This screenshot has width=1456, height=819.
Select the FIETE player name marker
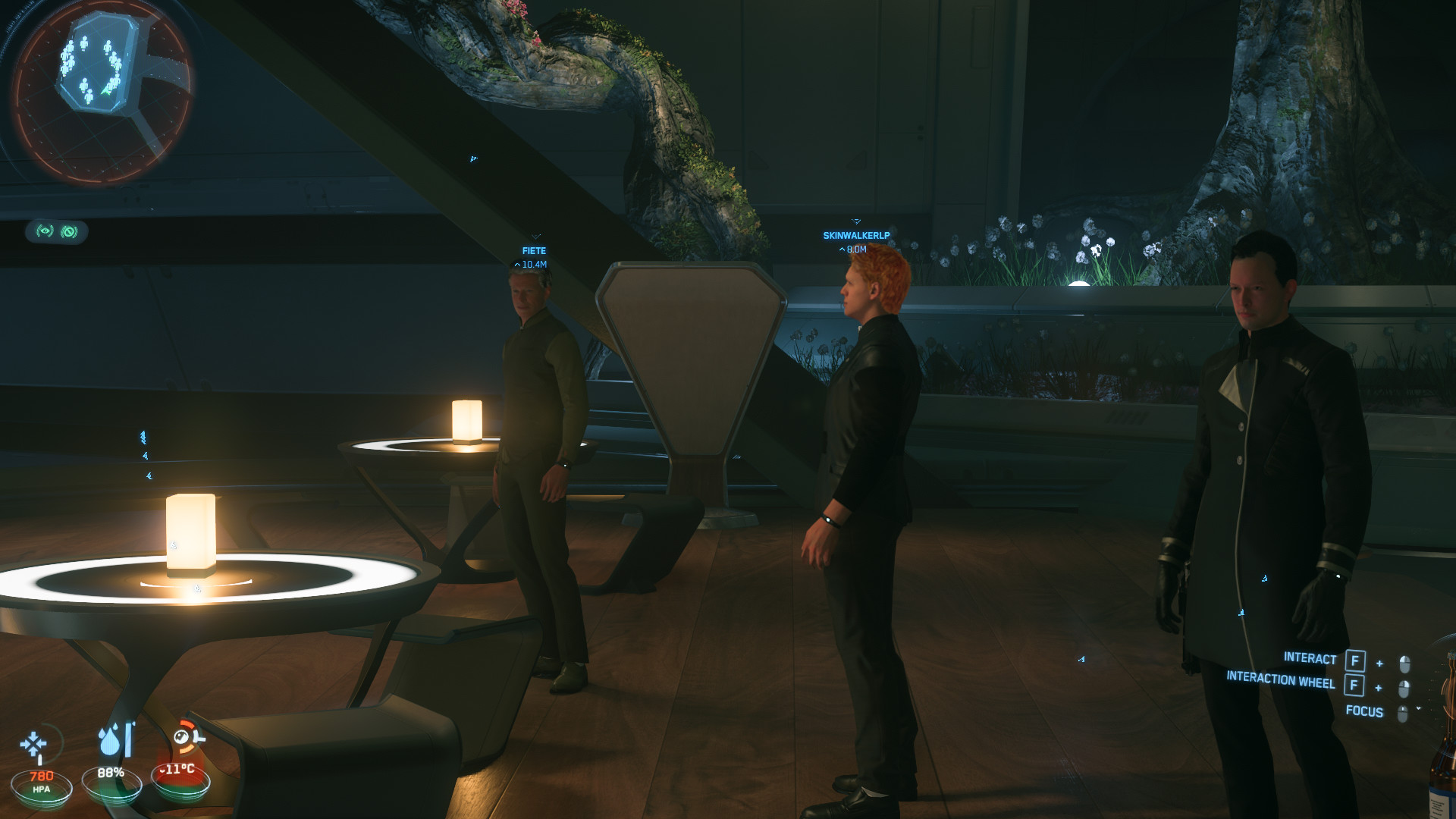coord(534,251)
